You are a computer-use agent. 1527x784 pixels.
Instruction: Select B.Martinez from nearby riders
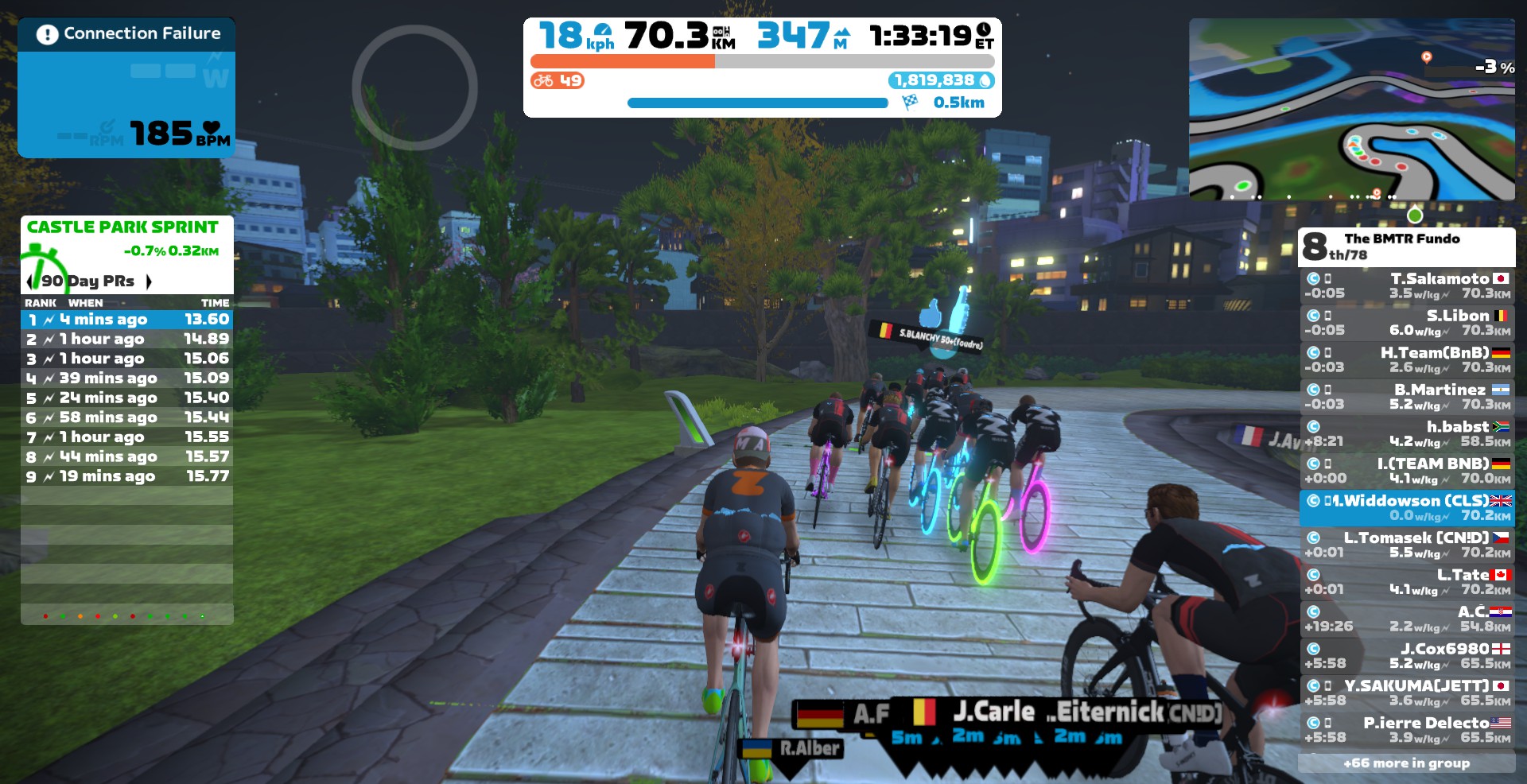pyautogui.click(x=1406, y=397)
